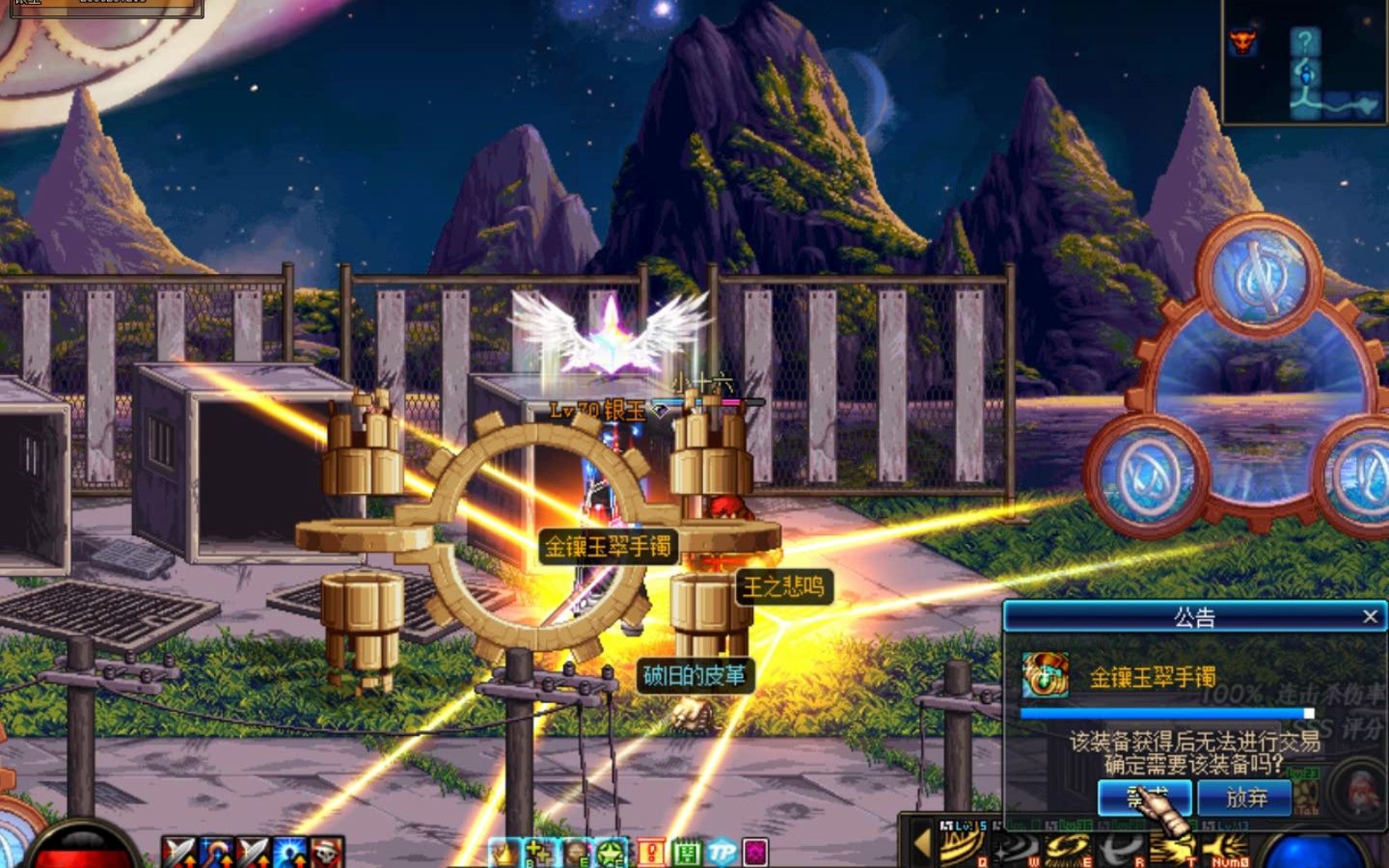Click the orange exclamation mark menu icon
1389x868 pixels.
click(x=651, y=853)
